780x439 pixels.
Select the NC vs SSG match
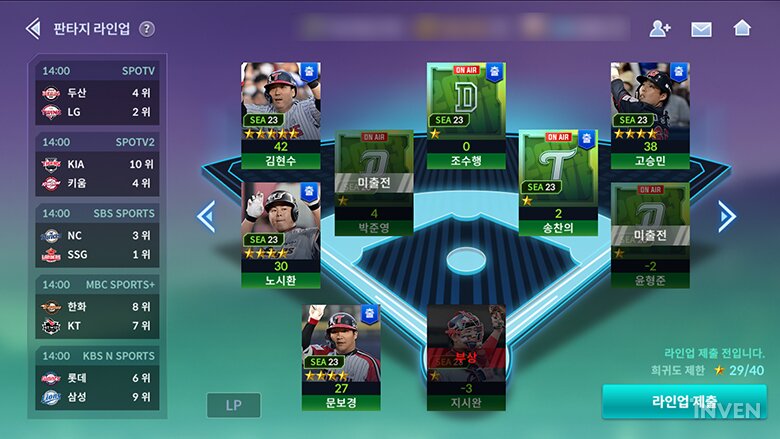[98, 235]
